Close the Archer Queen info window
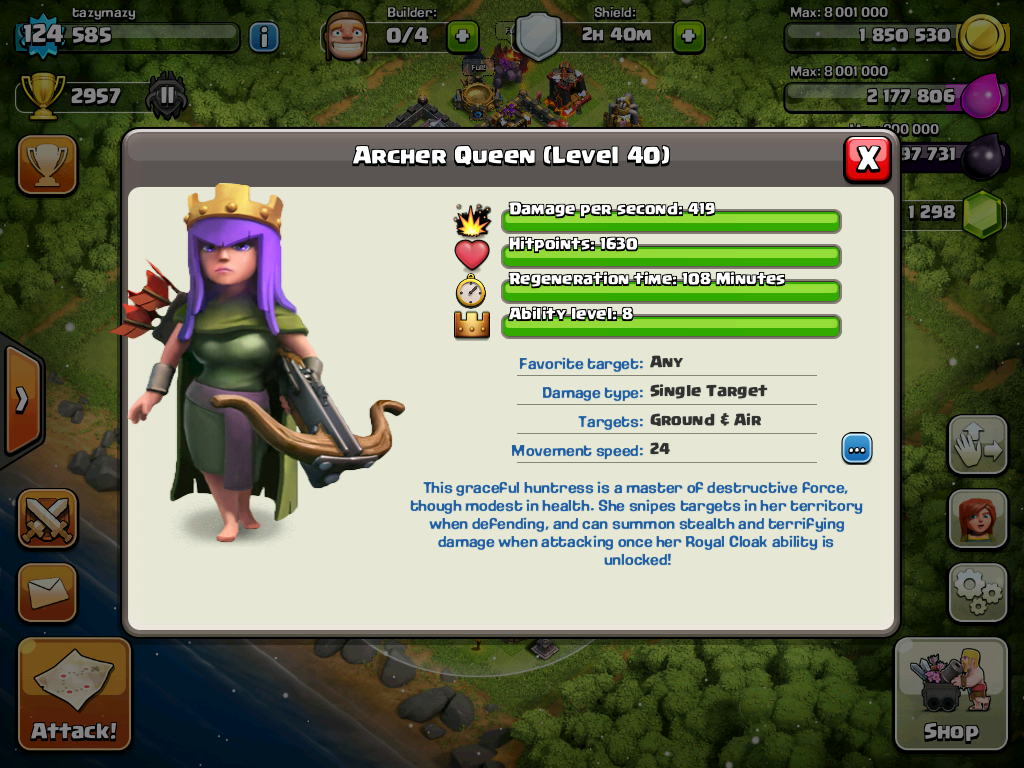Image resolution: width=1024 pixels, height=768 pixels. point(867,158)
